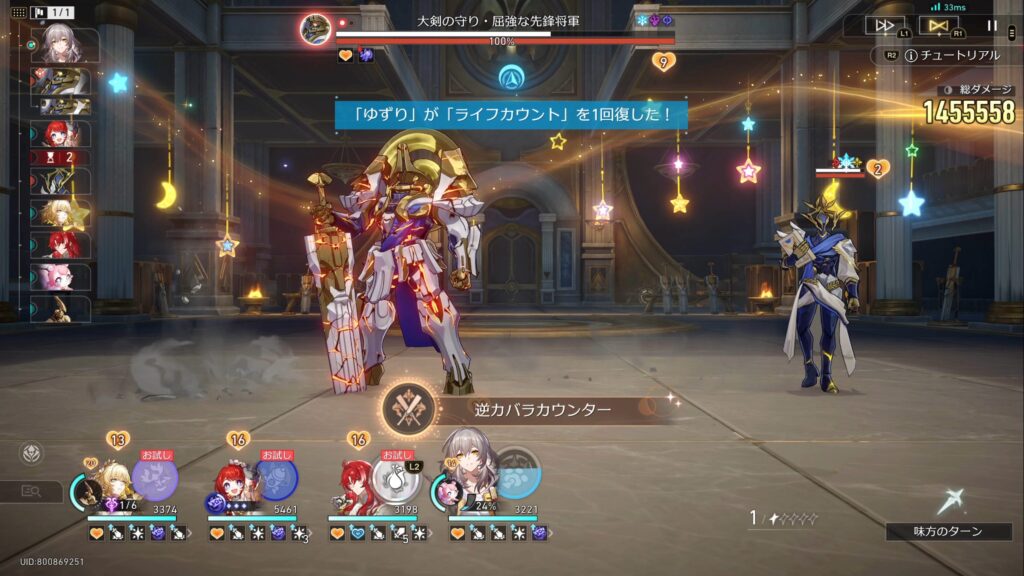The width and height of the screenshot is (1024, 576).
Task: Click the pink creature portrait in turn order
Action: (65, 277)
